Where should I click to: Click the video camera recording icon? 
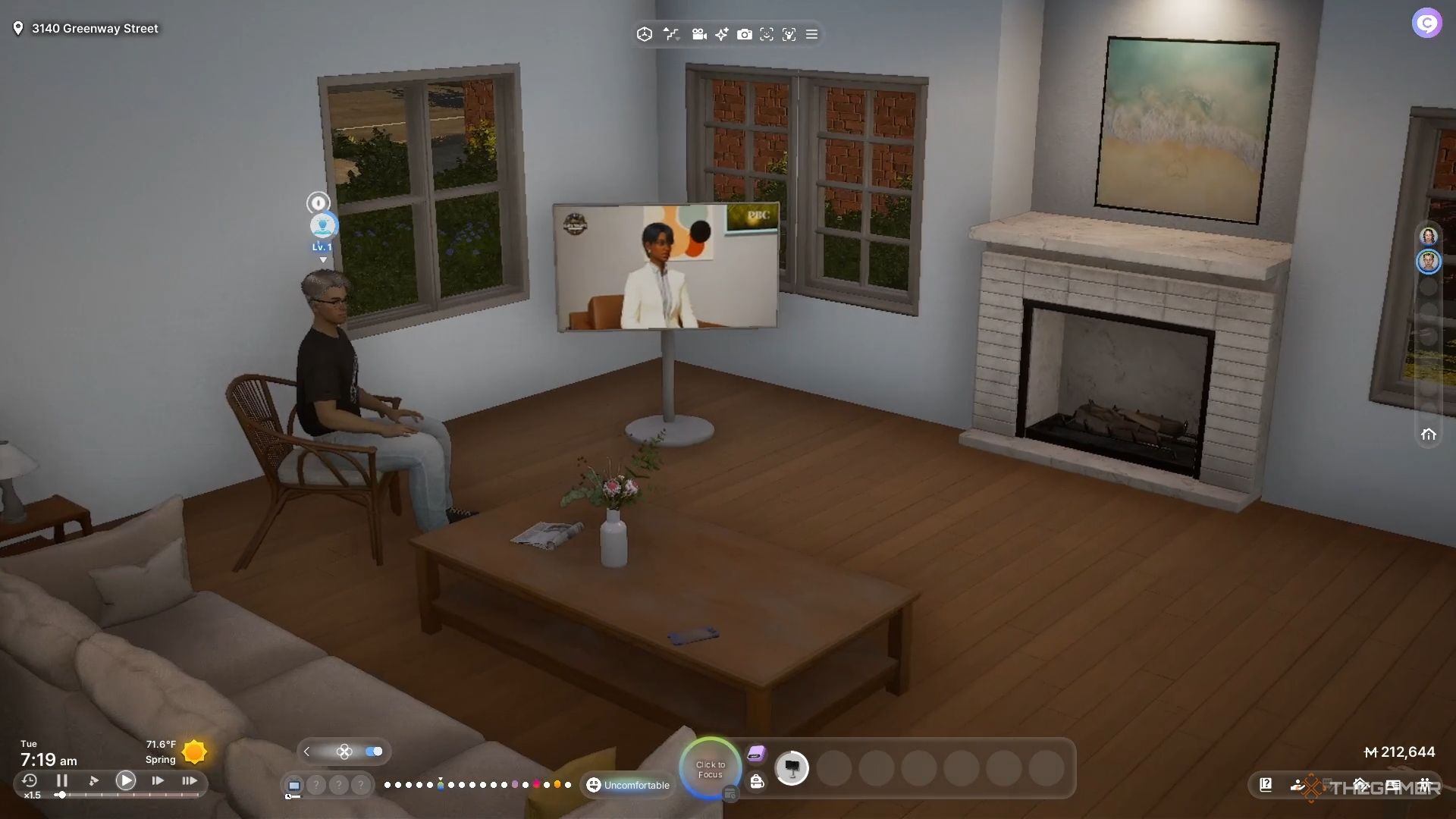coord(699,34)
